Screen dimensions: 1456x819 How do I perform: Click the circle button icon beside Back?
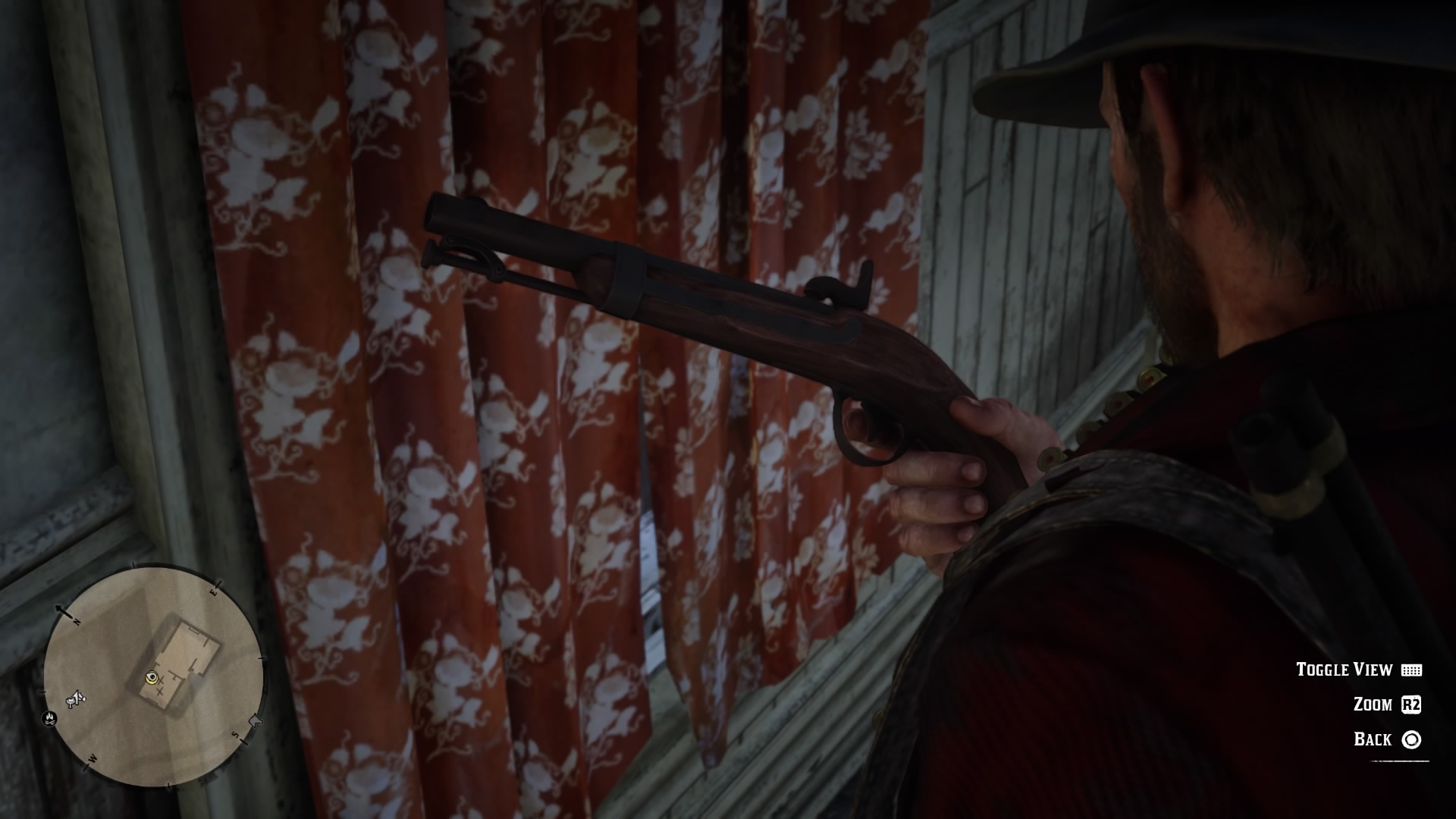coord(1412,738)
